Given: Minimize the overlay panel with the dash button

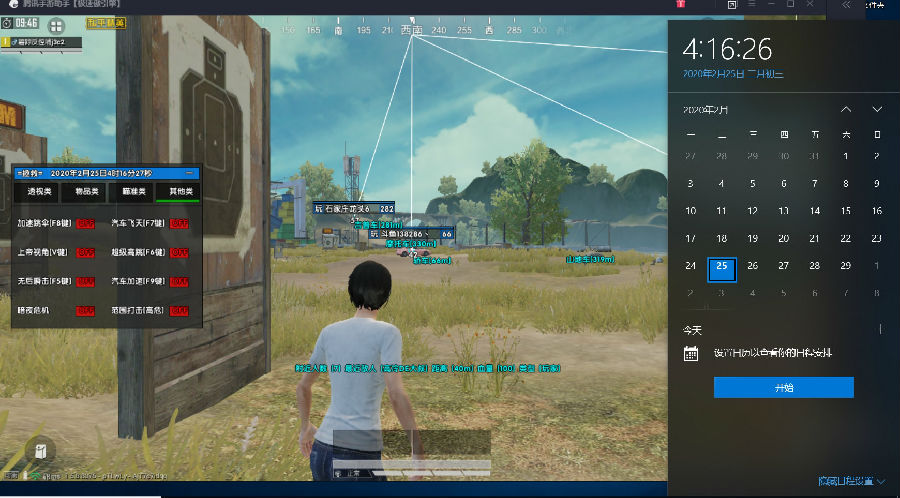Looking at the screenshot, I should [189, 172].
